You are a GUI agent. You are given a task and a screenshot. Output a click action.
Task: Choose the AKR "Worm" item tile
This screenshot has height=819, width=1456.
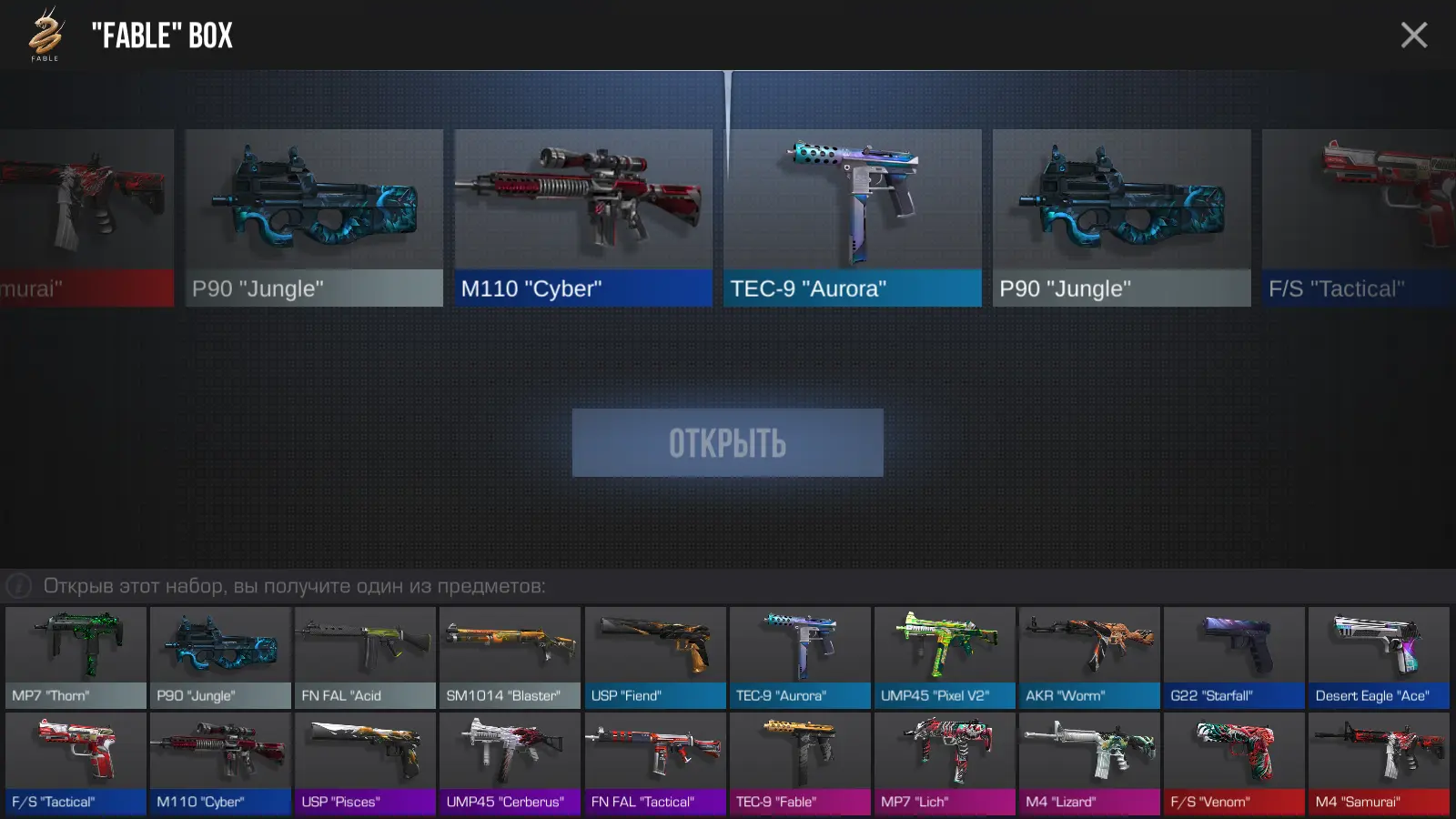1089,657
